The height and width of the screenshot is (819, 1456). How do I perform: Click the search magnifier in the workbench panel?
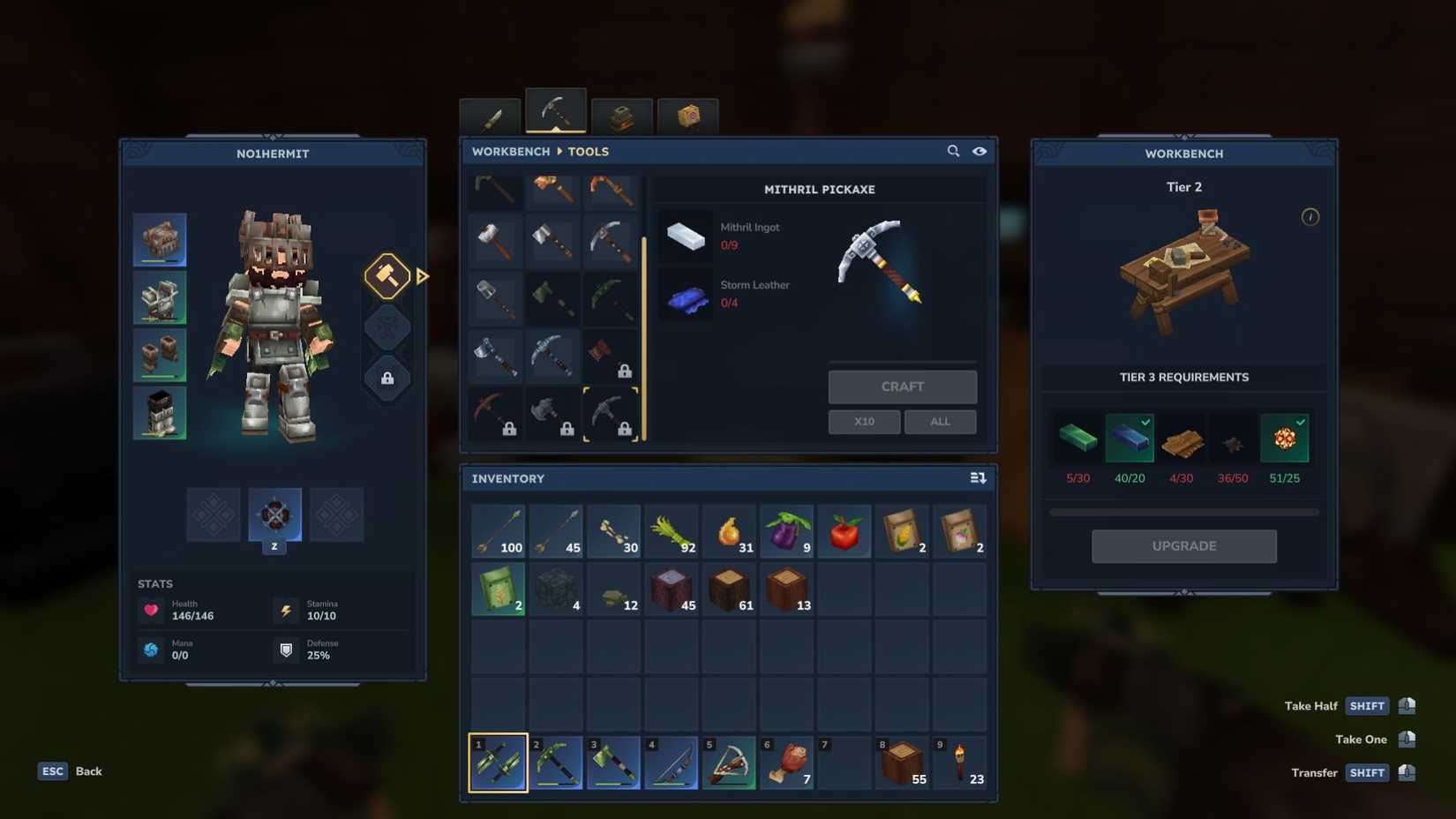click(x=954, y=151)
